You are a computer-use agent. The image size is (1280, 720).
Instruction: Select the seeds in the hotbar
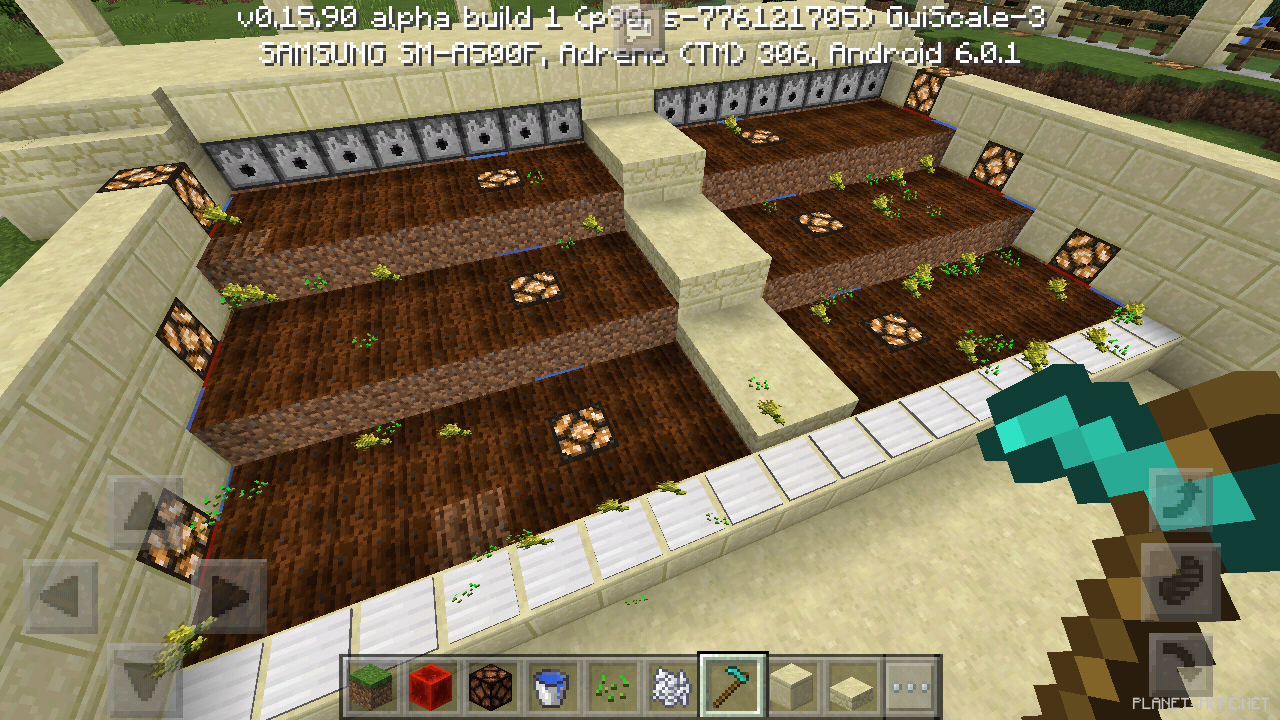tap(612, 685)
